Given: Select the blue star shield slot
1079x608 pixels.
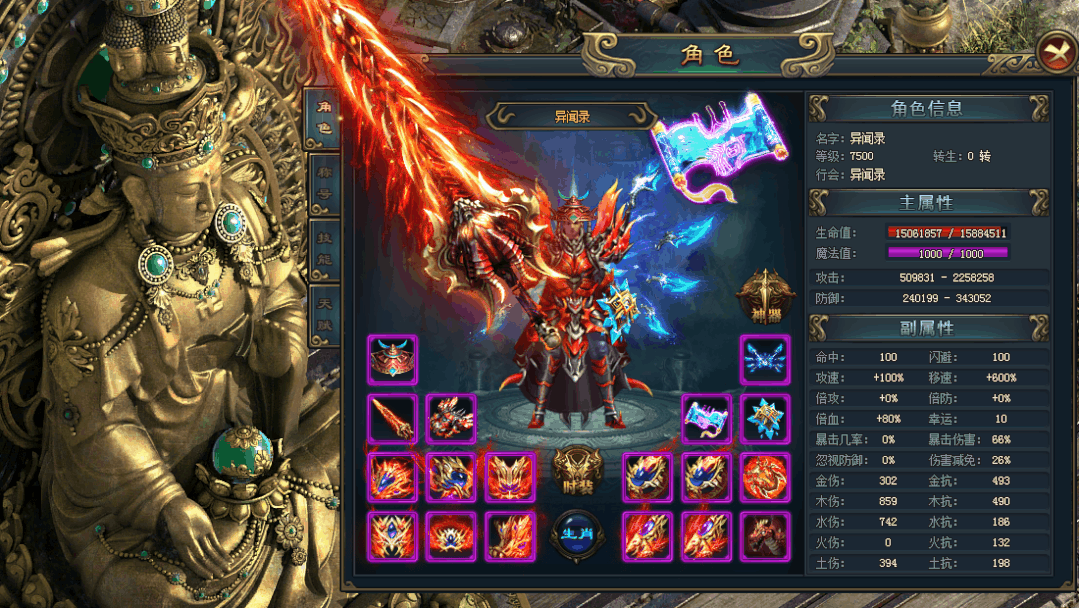Looking at the screenshot, I should (766, 419).
